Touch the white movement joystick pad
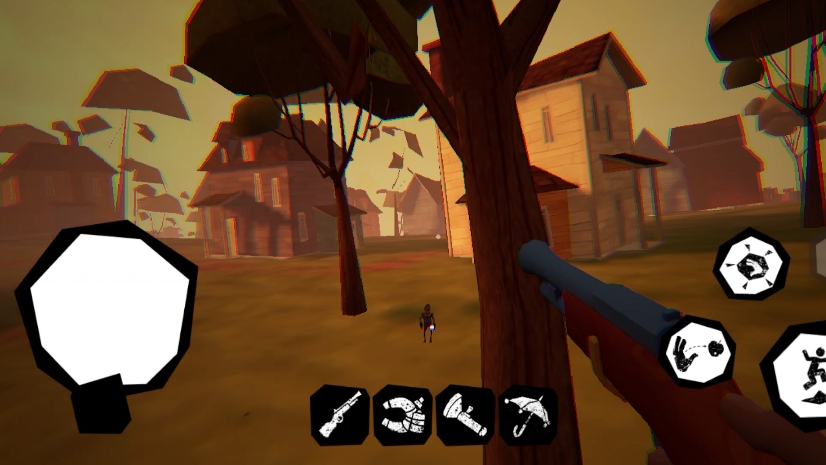The height and width of the screenshot is (465, 826). point(108,306)
